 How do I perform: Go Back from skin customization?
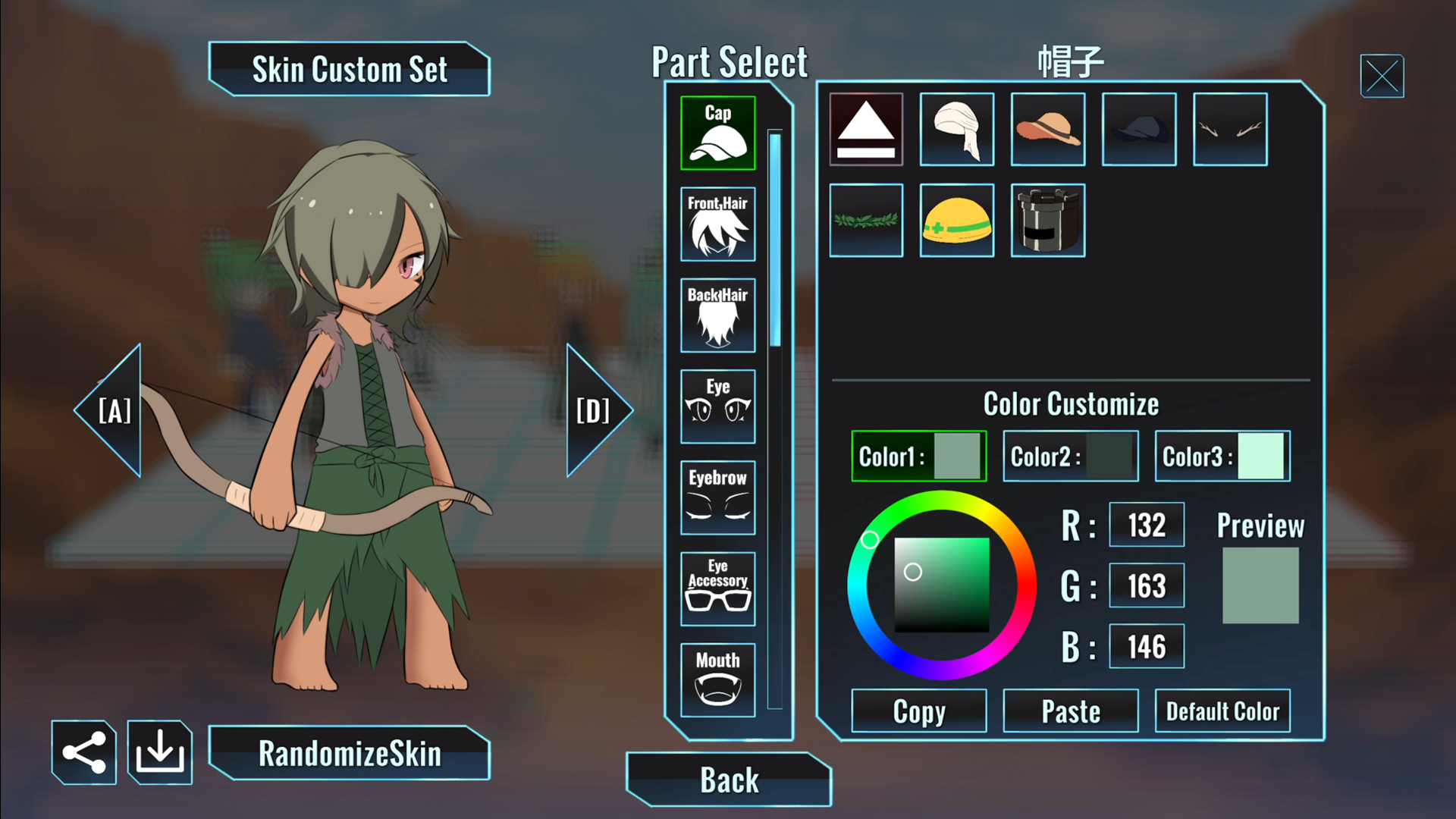coord(729,780)
